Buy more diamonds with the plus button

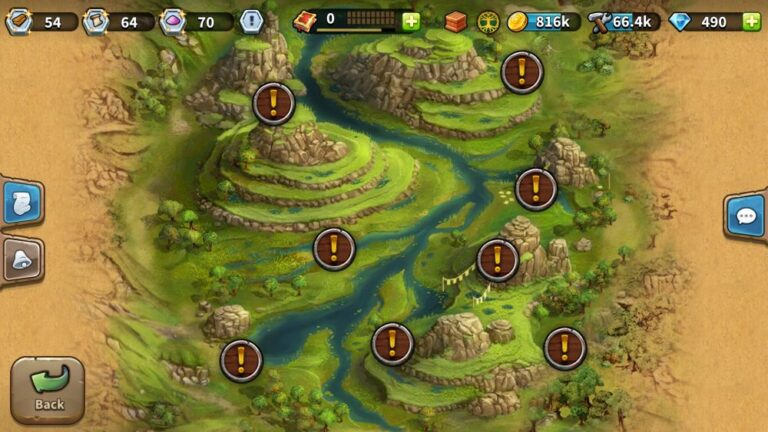(x=751, y=21)
